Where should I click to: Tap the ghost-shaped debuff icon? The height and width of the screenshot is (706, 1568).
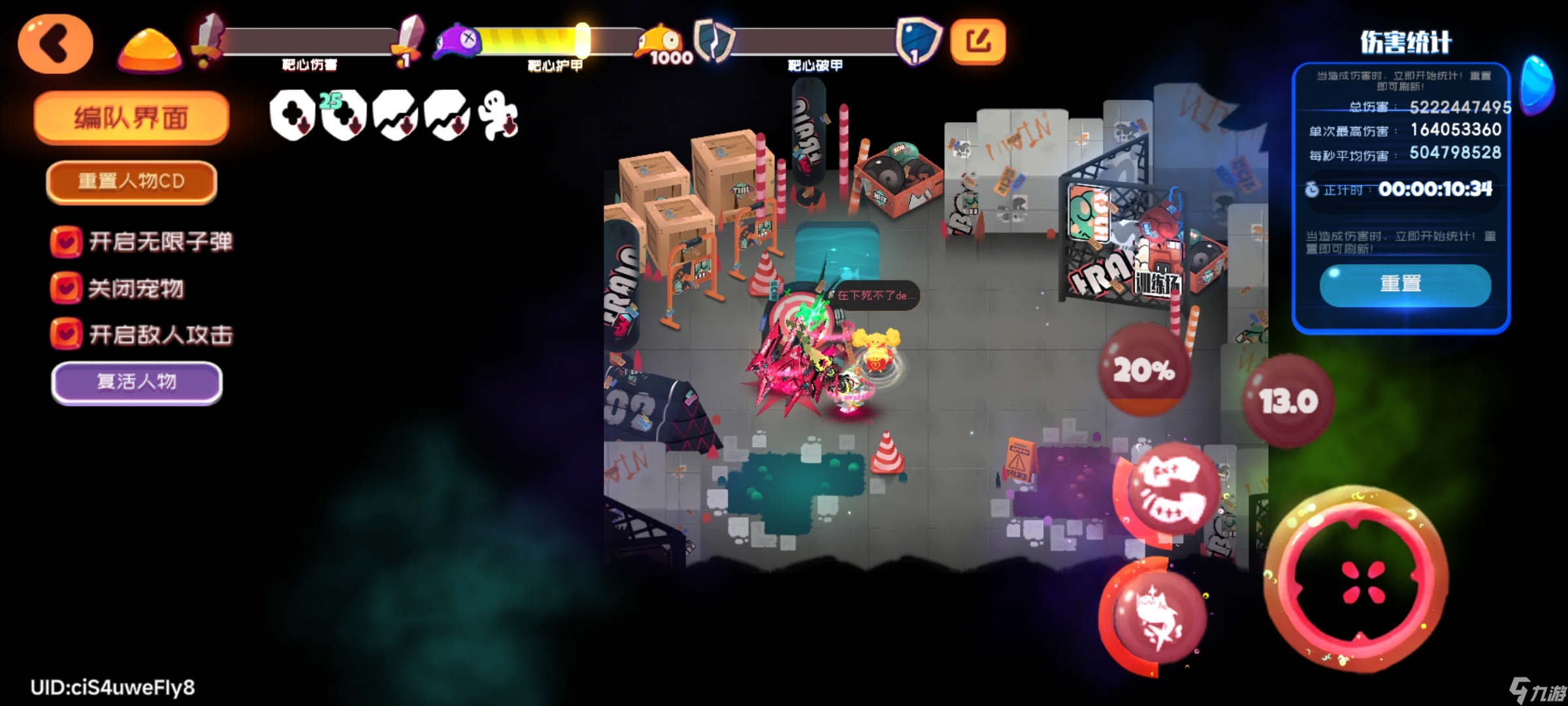(498, 116)
